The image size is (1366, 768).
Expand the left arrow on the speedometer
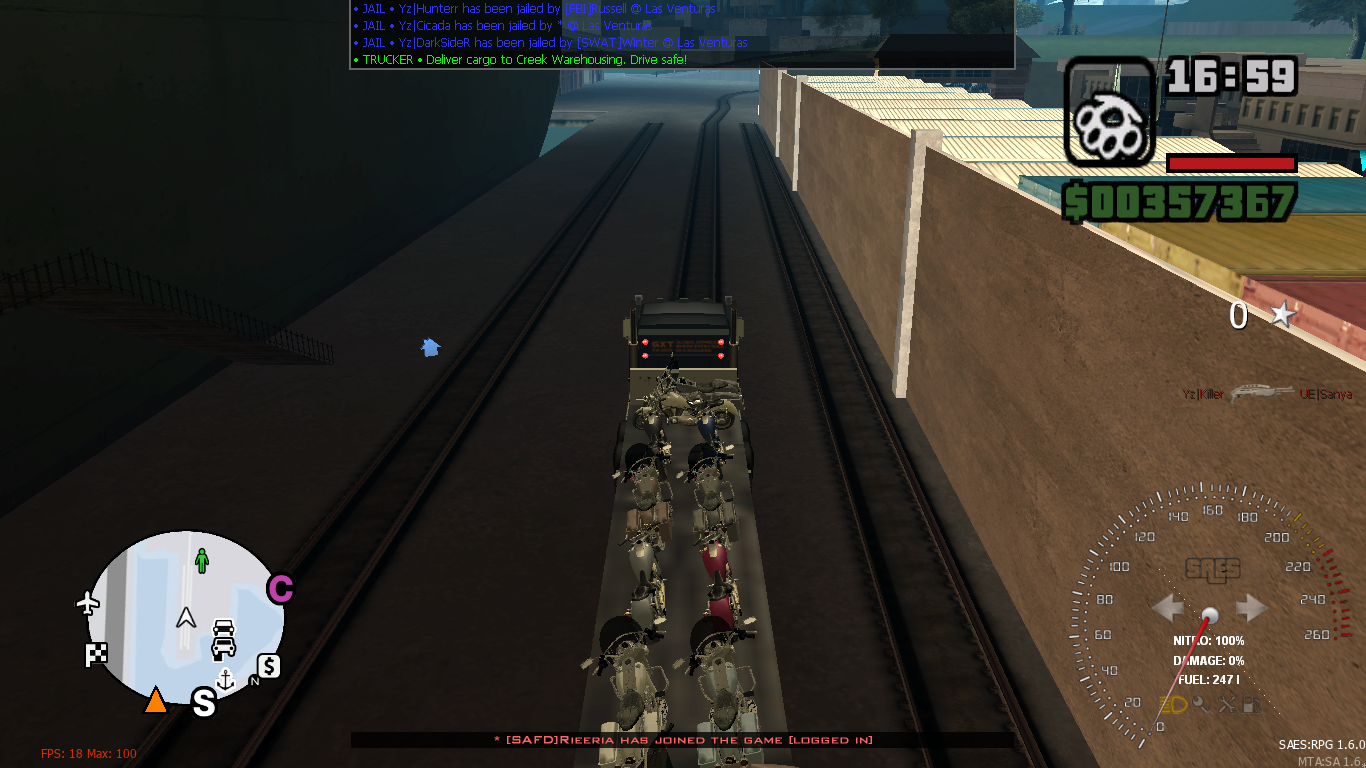click(1167, 607)
